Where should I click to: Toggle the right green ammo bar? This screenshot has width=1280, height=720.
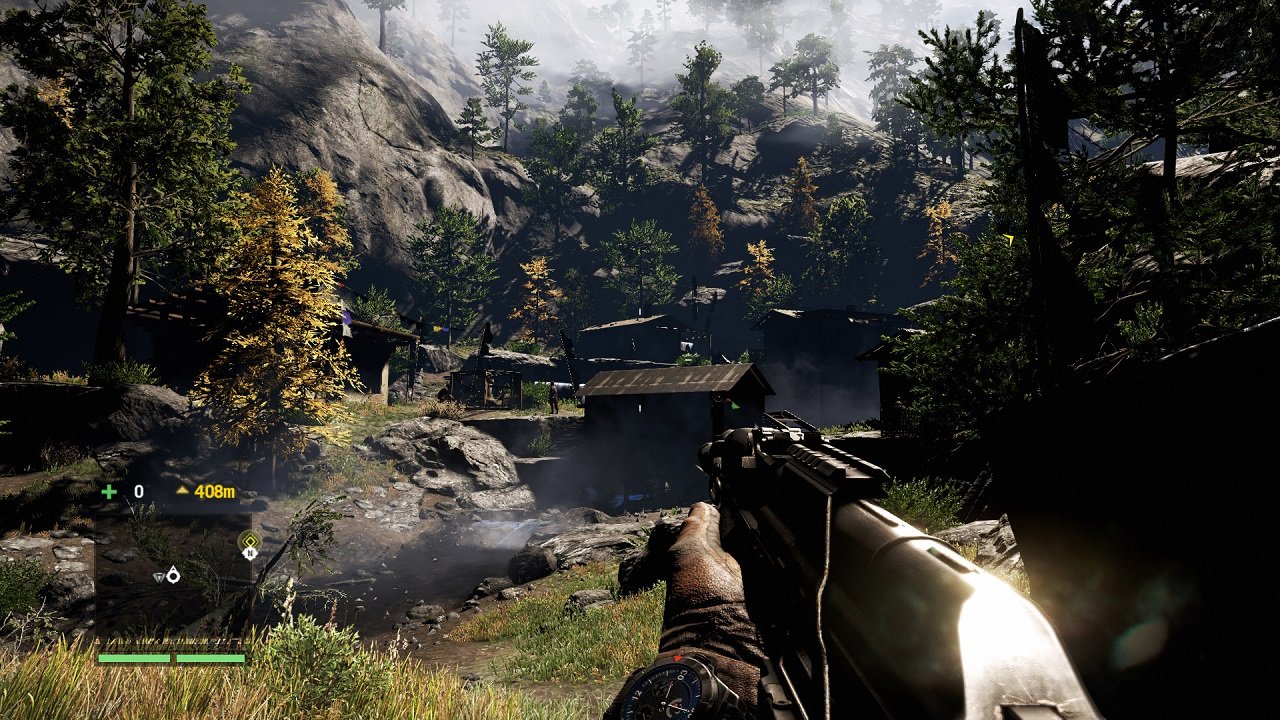click(211, 659)
